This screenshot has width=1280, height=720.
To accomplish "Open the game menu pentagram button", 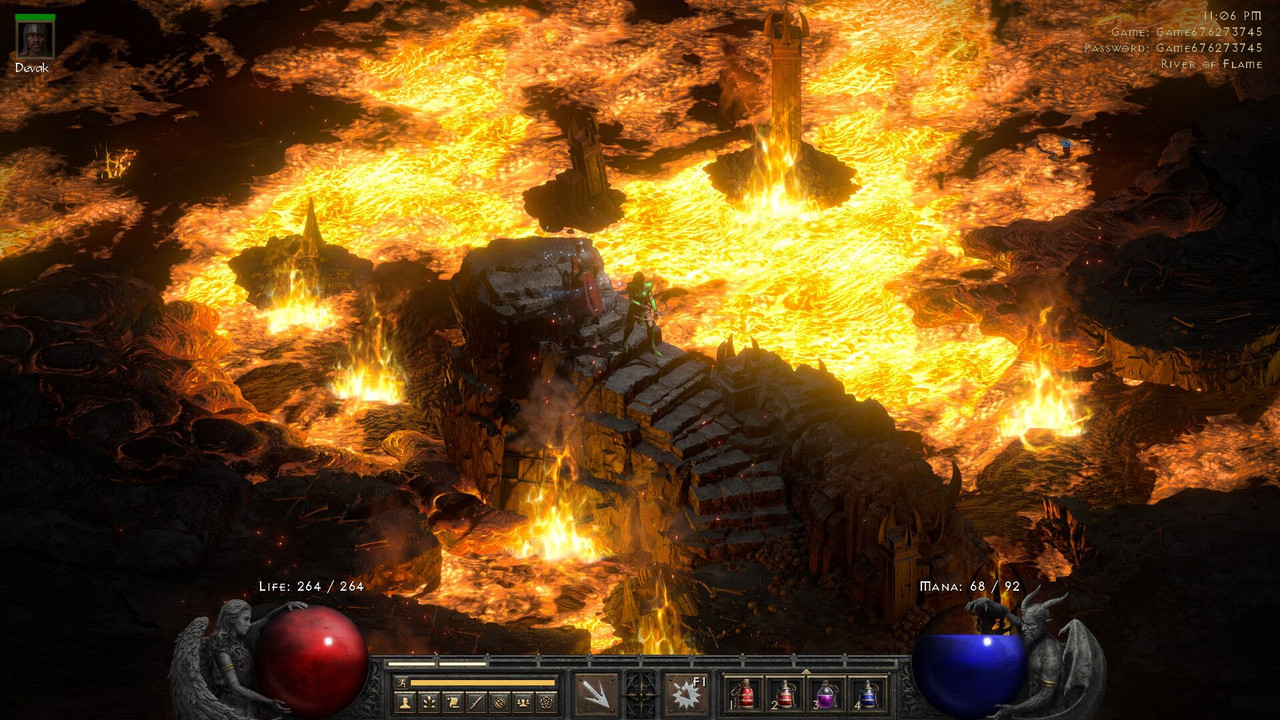I will tap(546, 702).
